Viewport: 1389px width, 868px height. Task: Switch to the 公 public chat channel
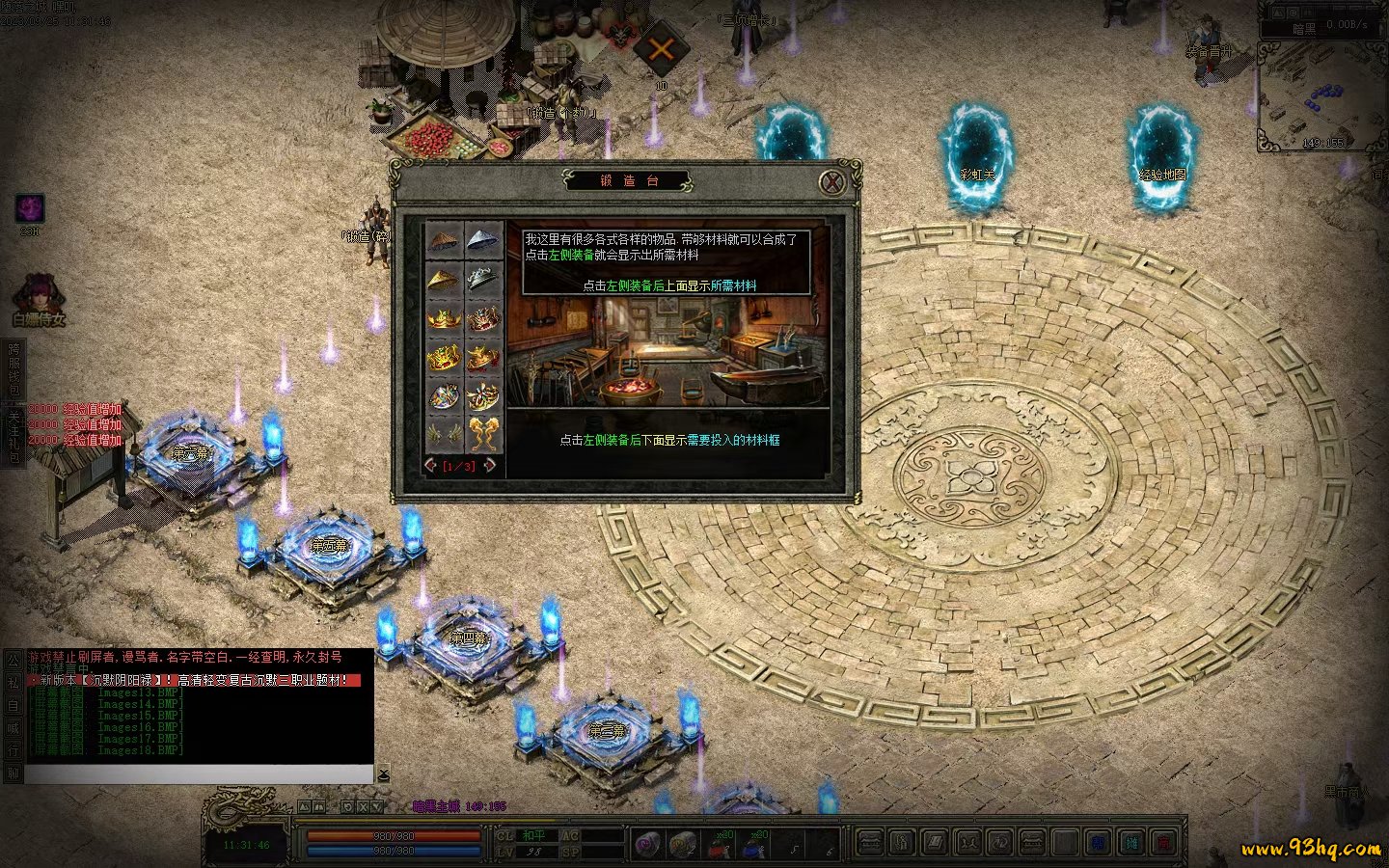click(x=14, y=659)
